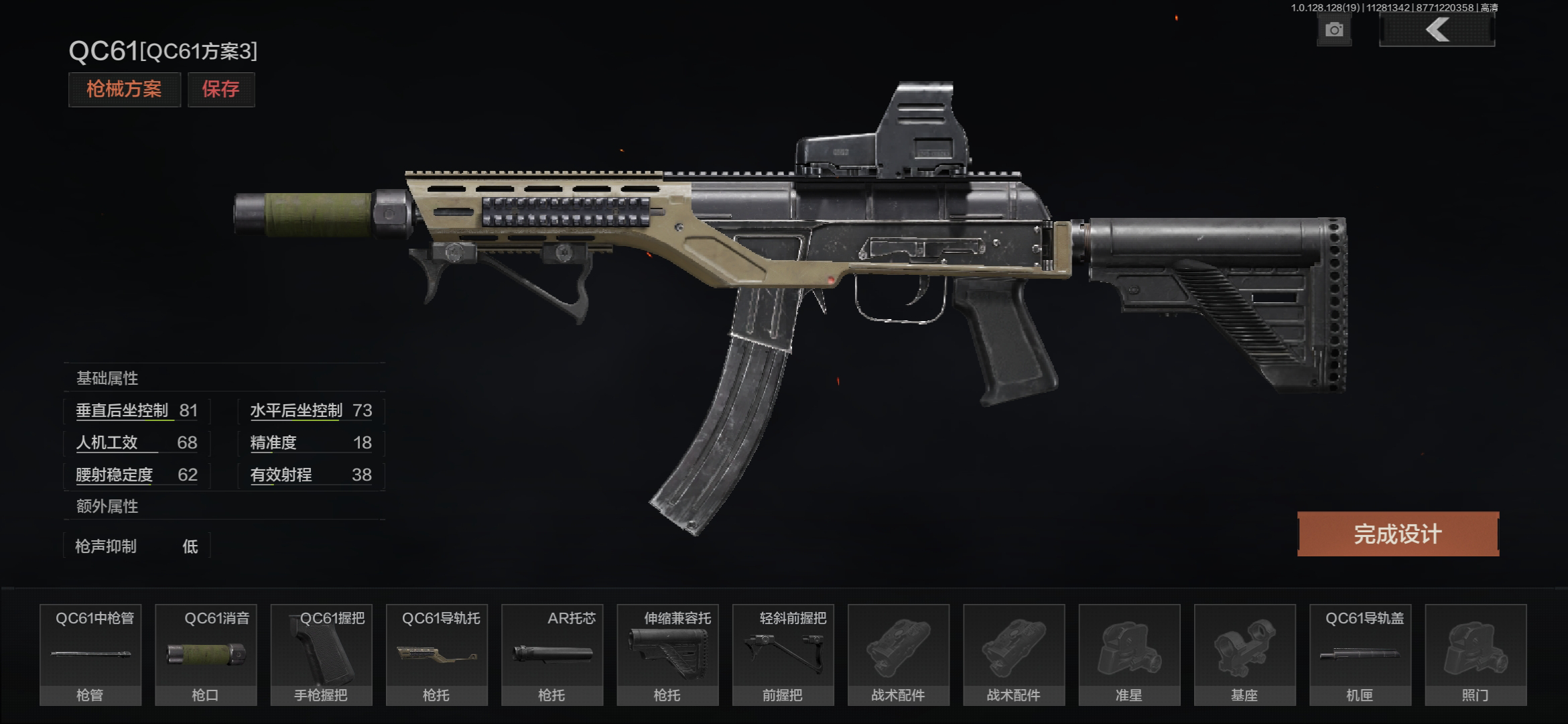Confirm with the 完成设计 button
Image resolution: width=1568 pixels, height=724 pixels.
1398,534
